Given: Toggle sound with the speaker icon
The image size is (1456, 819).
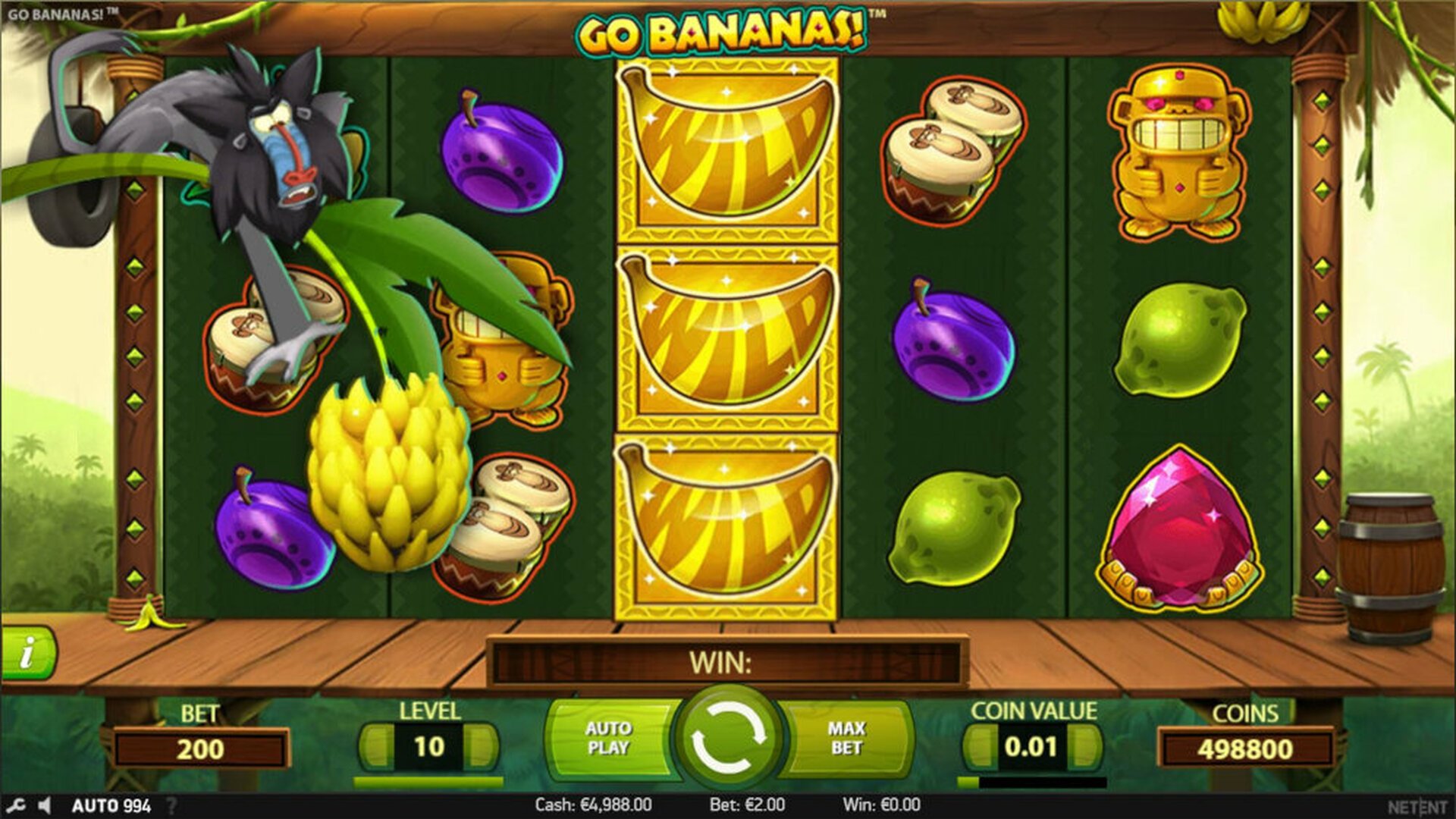Looking at the screenshot, I should [x=45, y=805].
